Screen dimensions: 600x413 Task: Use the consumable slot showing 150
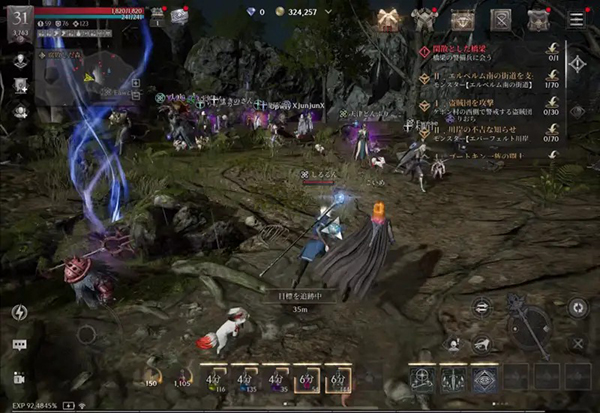coord(154,372)
